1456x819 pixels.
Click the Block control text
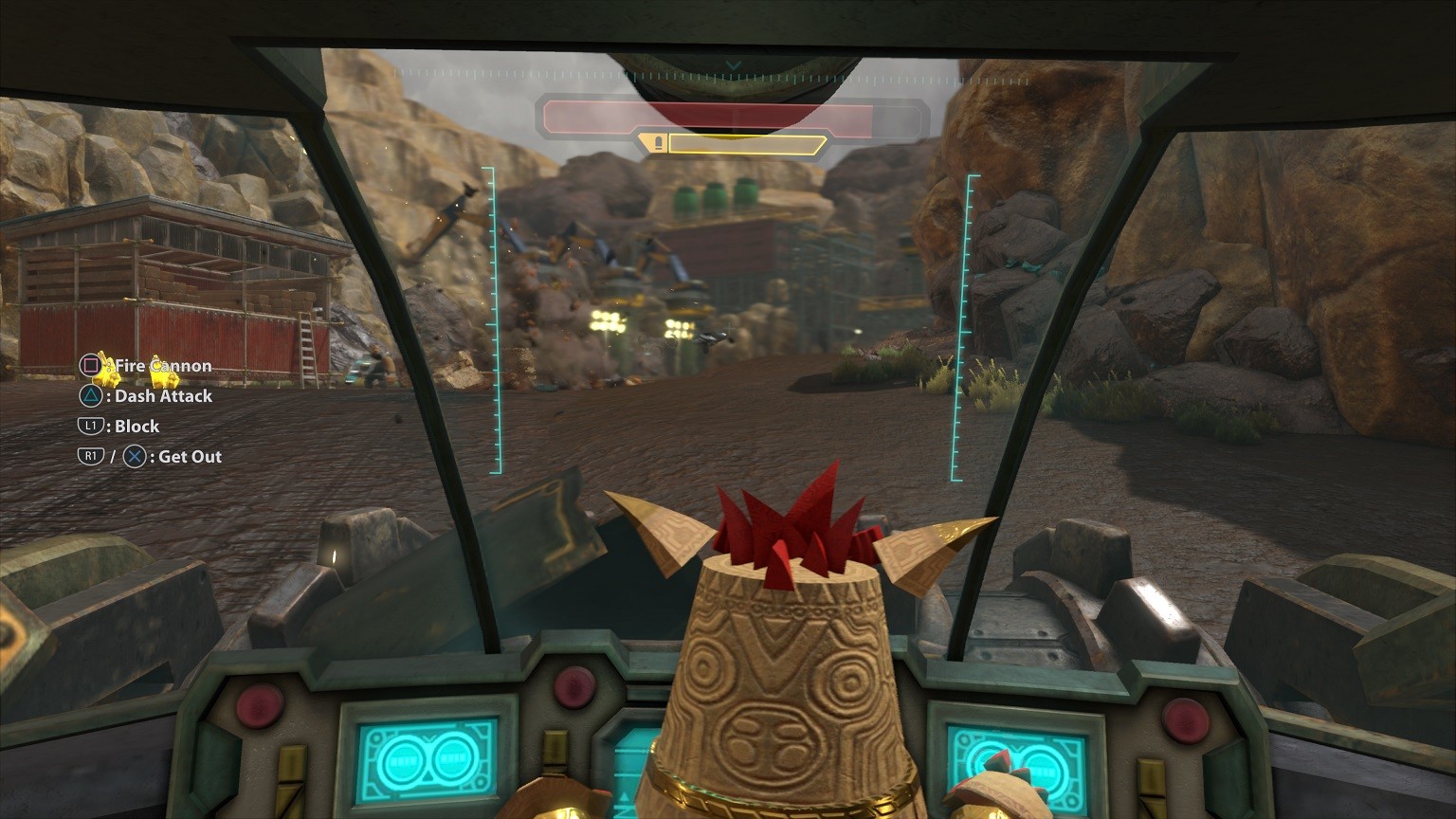136,426
